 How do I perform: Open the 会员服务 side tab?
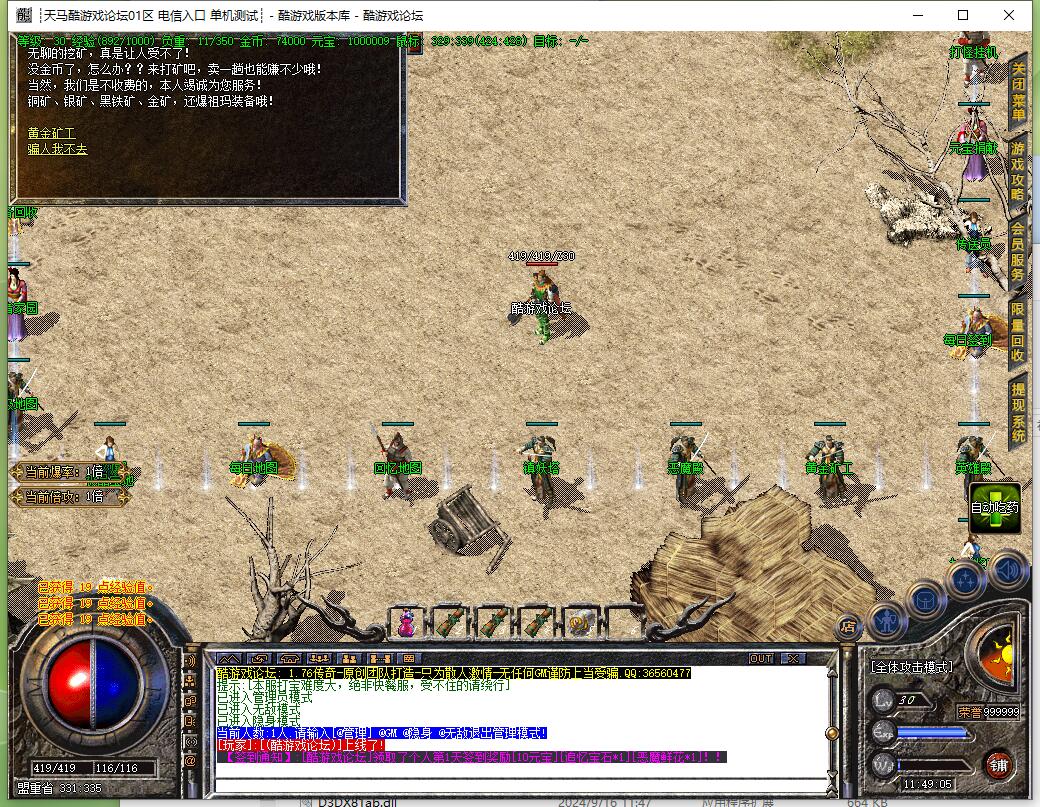[x=1018, y=251]
